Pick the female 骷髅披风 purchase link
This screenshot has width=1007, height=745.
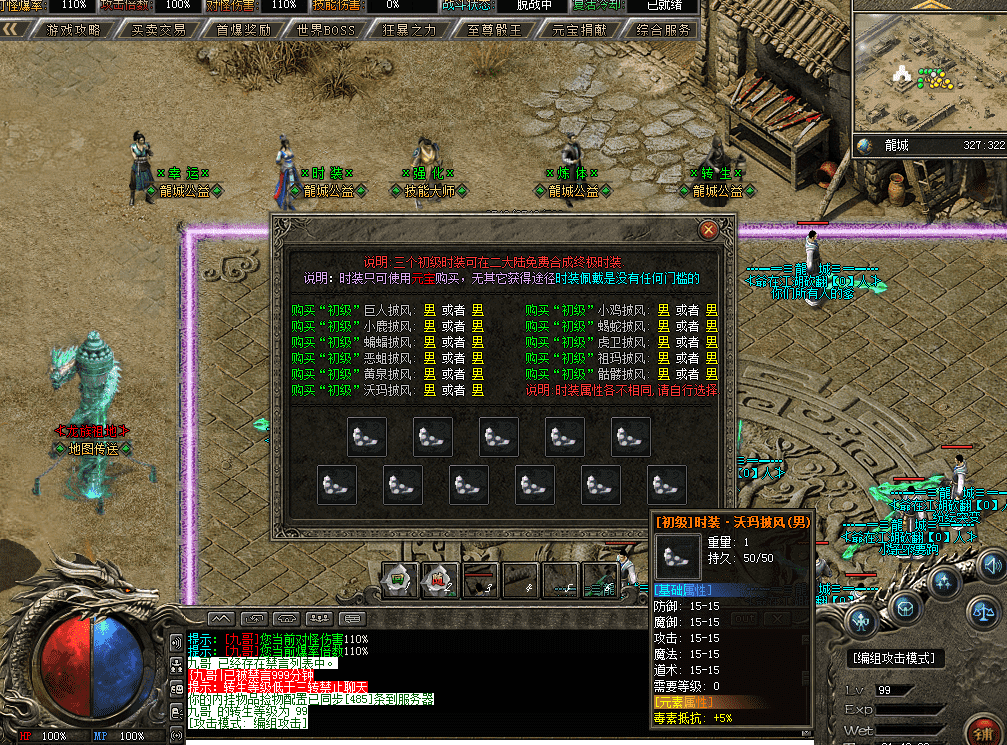click(x=712, y=374)
